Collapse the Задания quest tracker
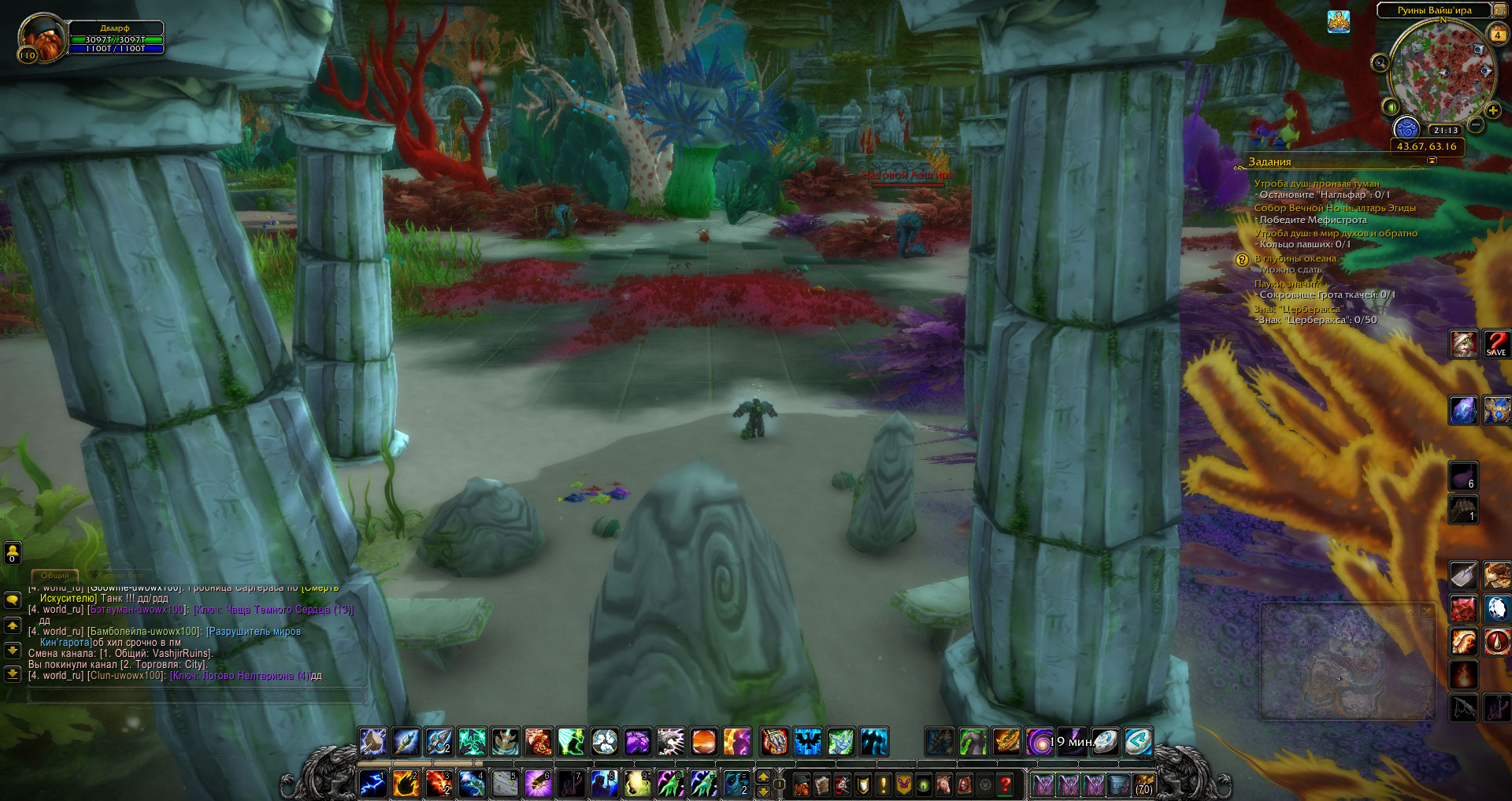Viewport: 1512px width, 801px height. [1432, 161]
